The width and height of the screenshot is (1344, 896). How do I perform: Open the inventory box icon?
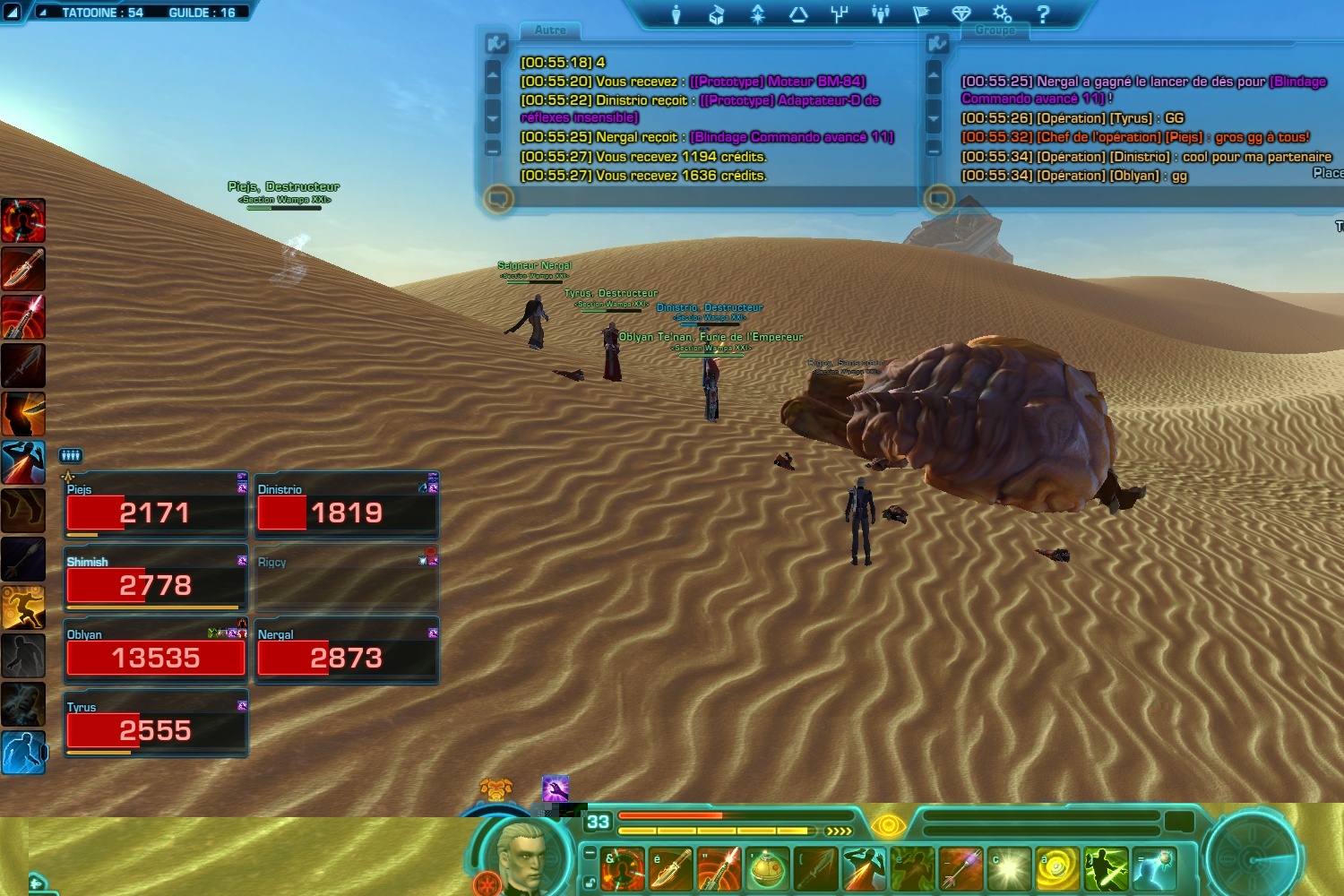click(x=717, y=14)
